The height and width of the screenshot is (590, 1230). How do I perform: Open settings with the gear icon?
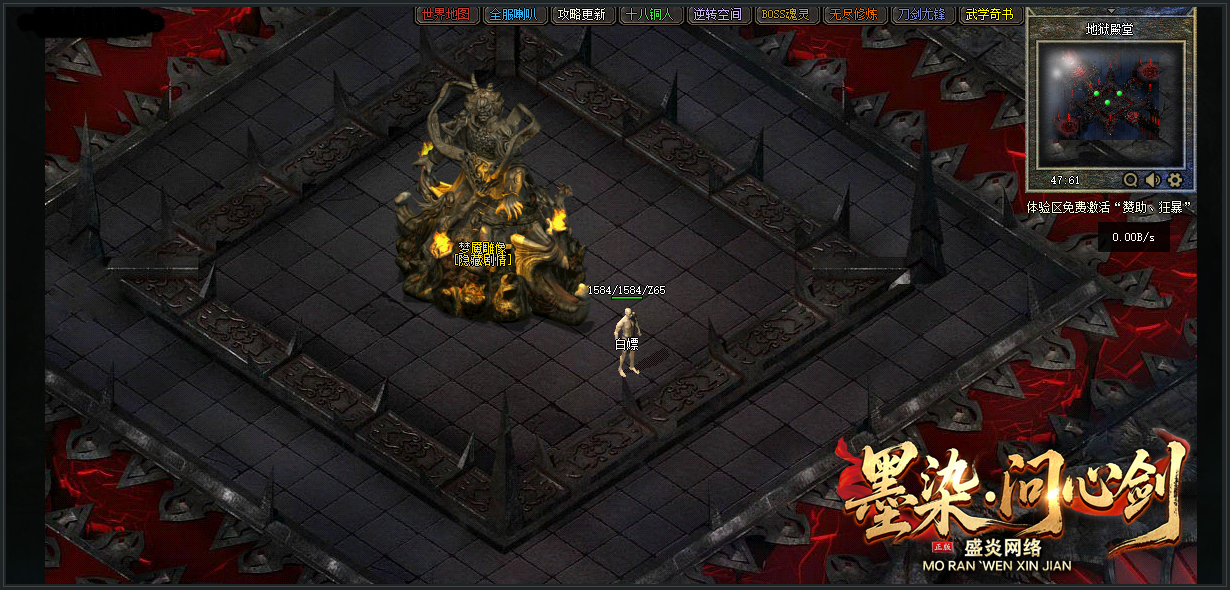(x=1175, y=180)
